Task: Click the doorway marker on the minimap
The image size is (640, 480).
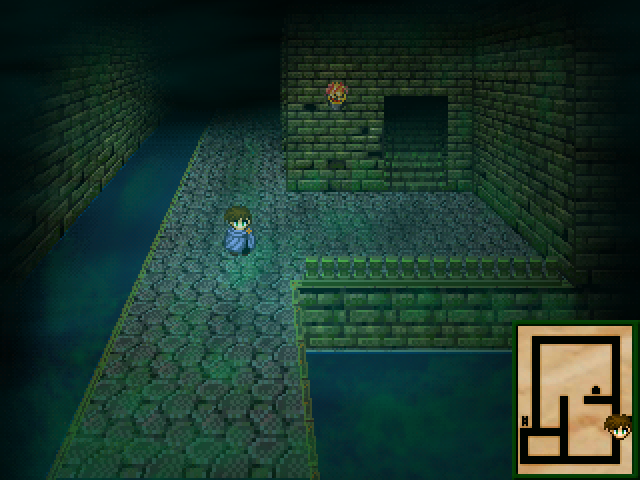Action: 597,390
